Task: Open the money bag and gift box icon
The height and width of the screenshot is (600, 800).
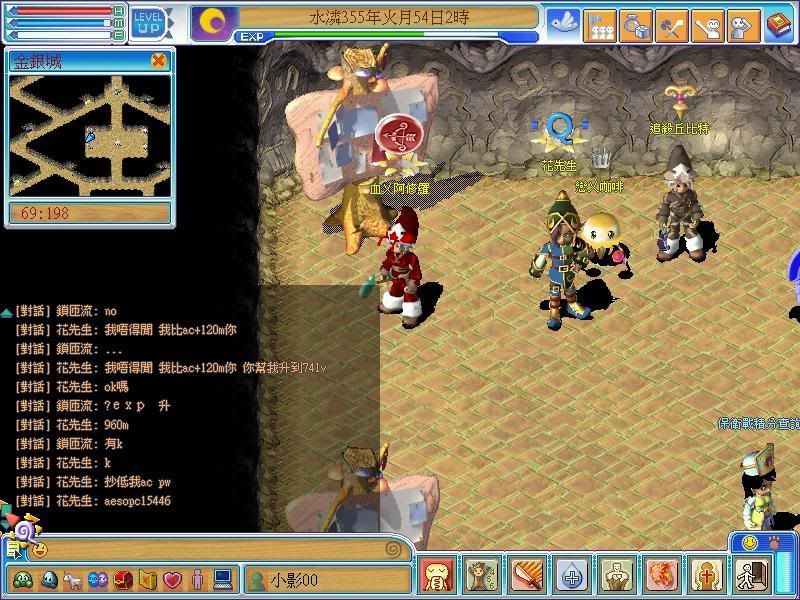Action: point(635,24)
